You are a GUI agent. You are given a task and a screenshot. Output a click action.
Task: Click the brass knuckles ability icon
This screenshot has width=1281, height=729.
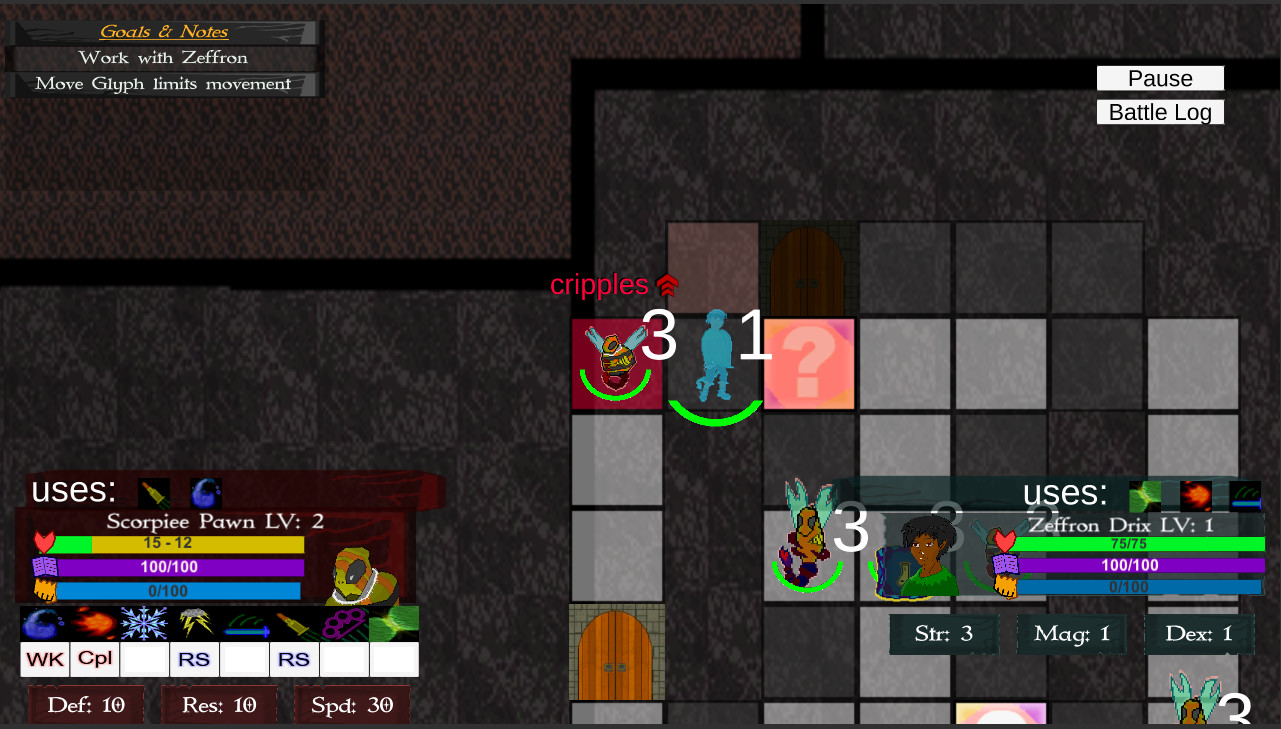[344, 622]
